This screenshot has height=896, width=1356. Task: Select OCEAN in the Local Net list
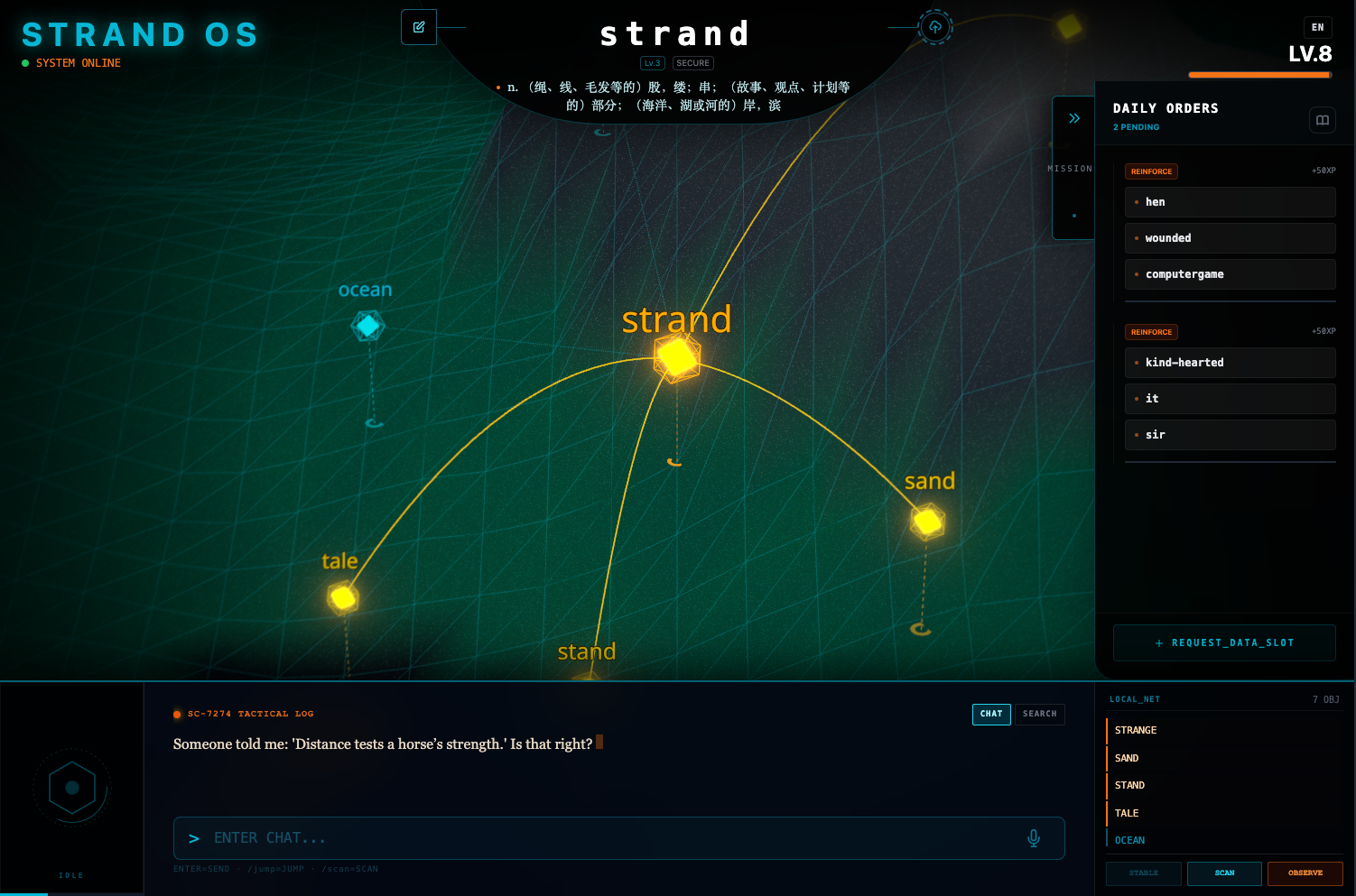tap(1129, 840)
